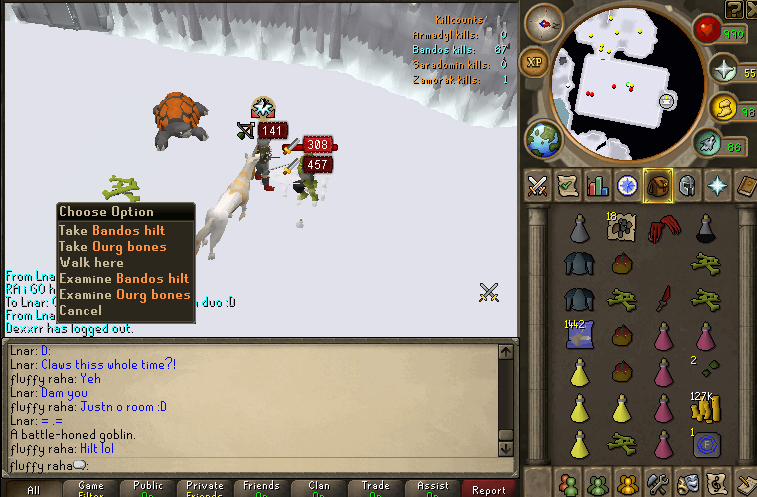
Task: Open the Report abuse button
Action: click(489, 489)
